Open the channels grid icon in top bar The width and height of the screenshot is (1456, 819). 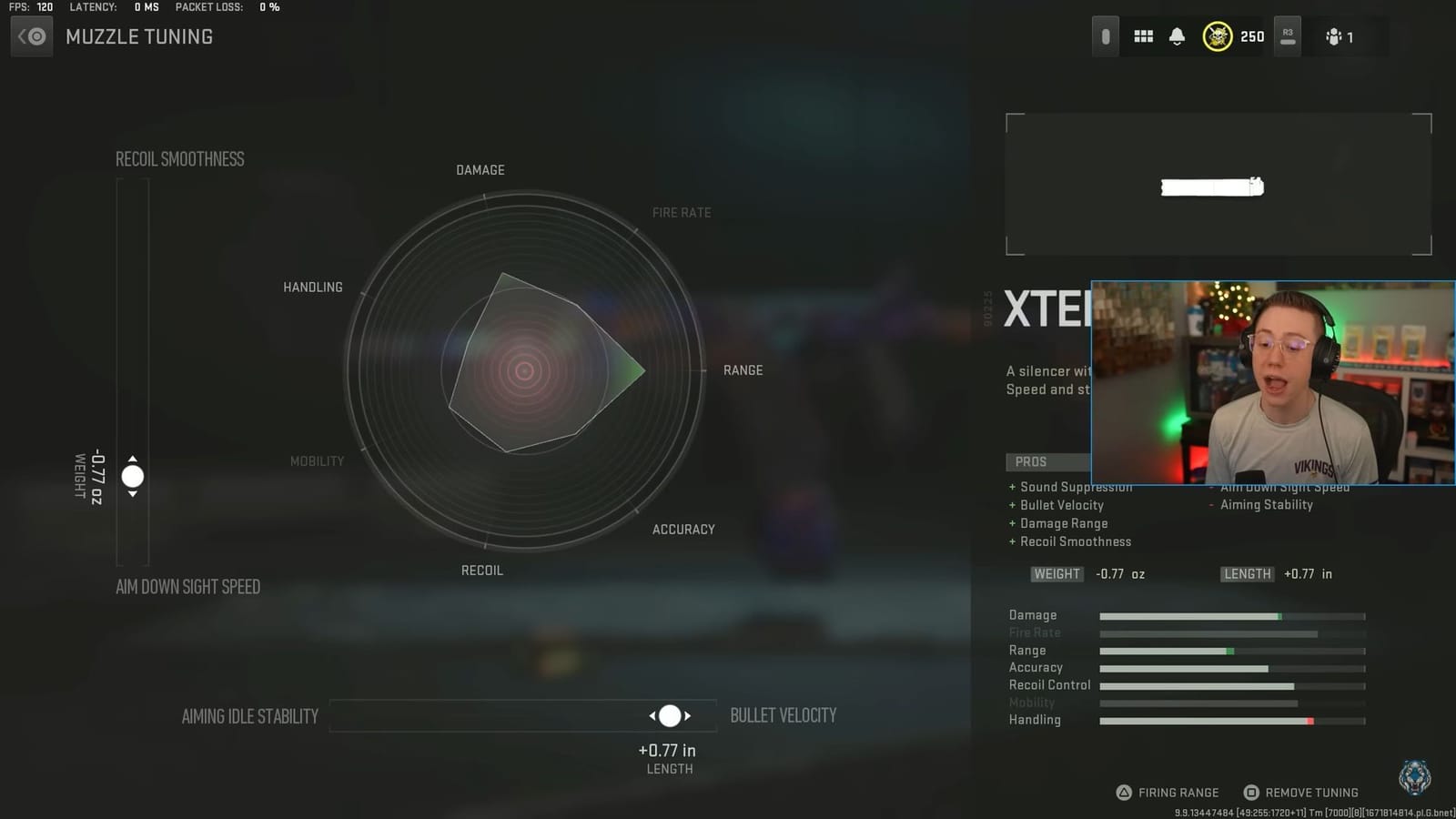pyautogui.click(x=1143, y=36)
